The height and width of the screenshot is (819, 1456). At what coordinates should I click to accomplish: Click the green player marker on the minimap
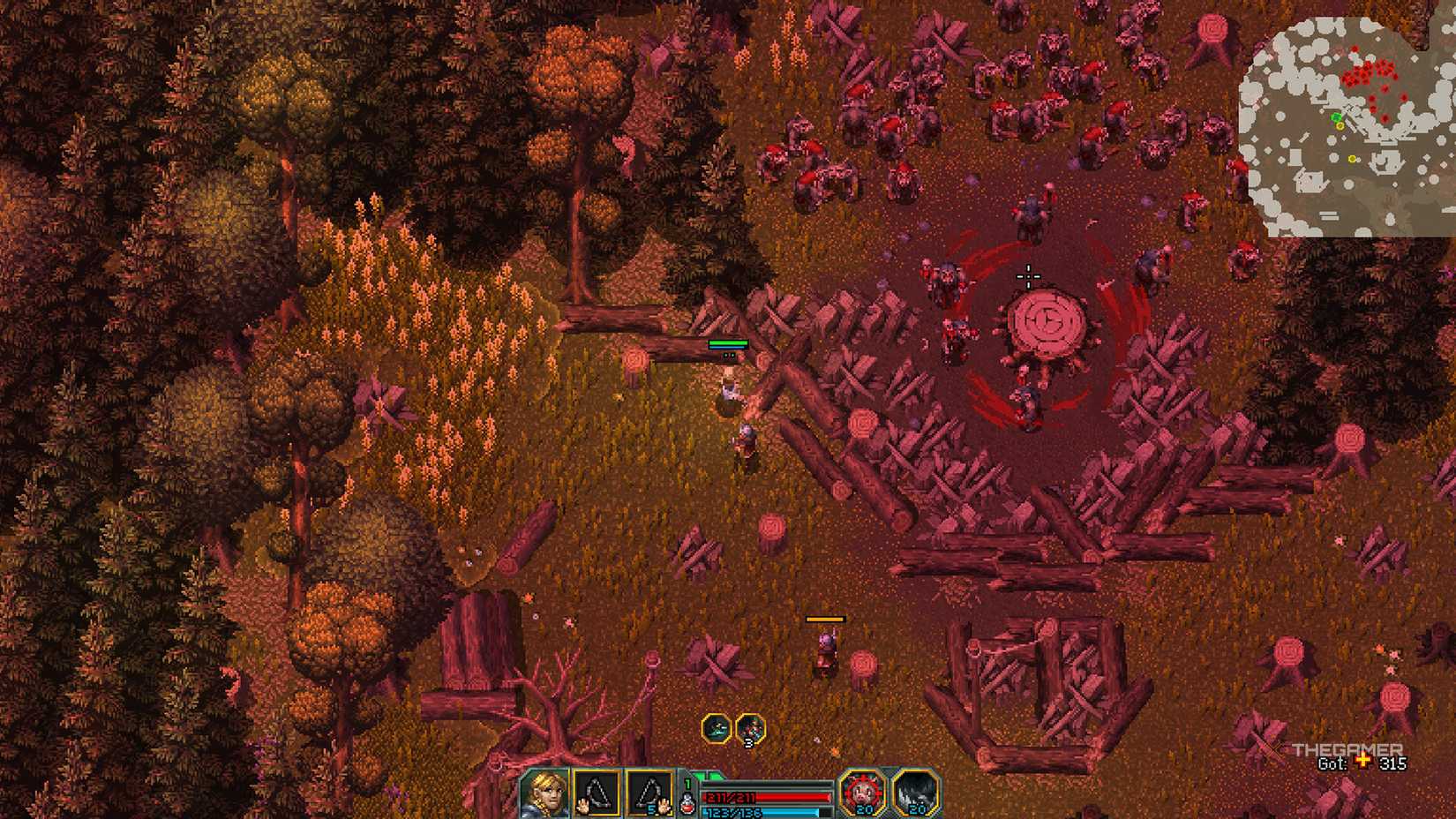[x=1337, y=117]
